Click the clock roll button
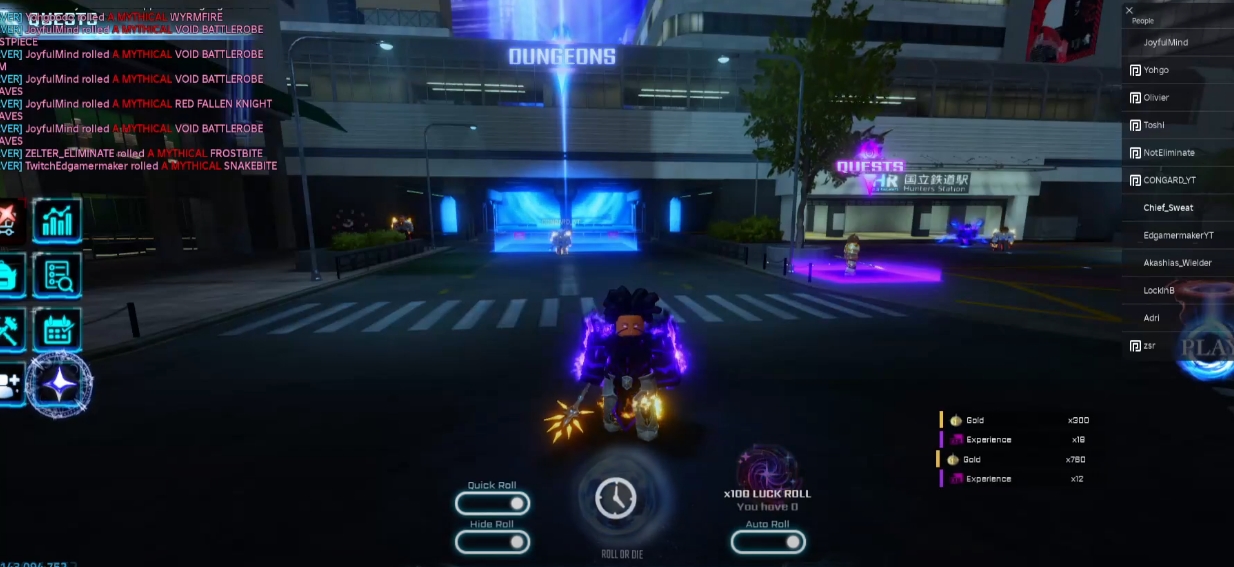The height and width of the screenshot is (567, 1234). pos(615,498)
